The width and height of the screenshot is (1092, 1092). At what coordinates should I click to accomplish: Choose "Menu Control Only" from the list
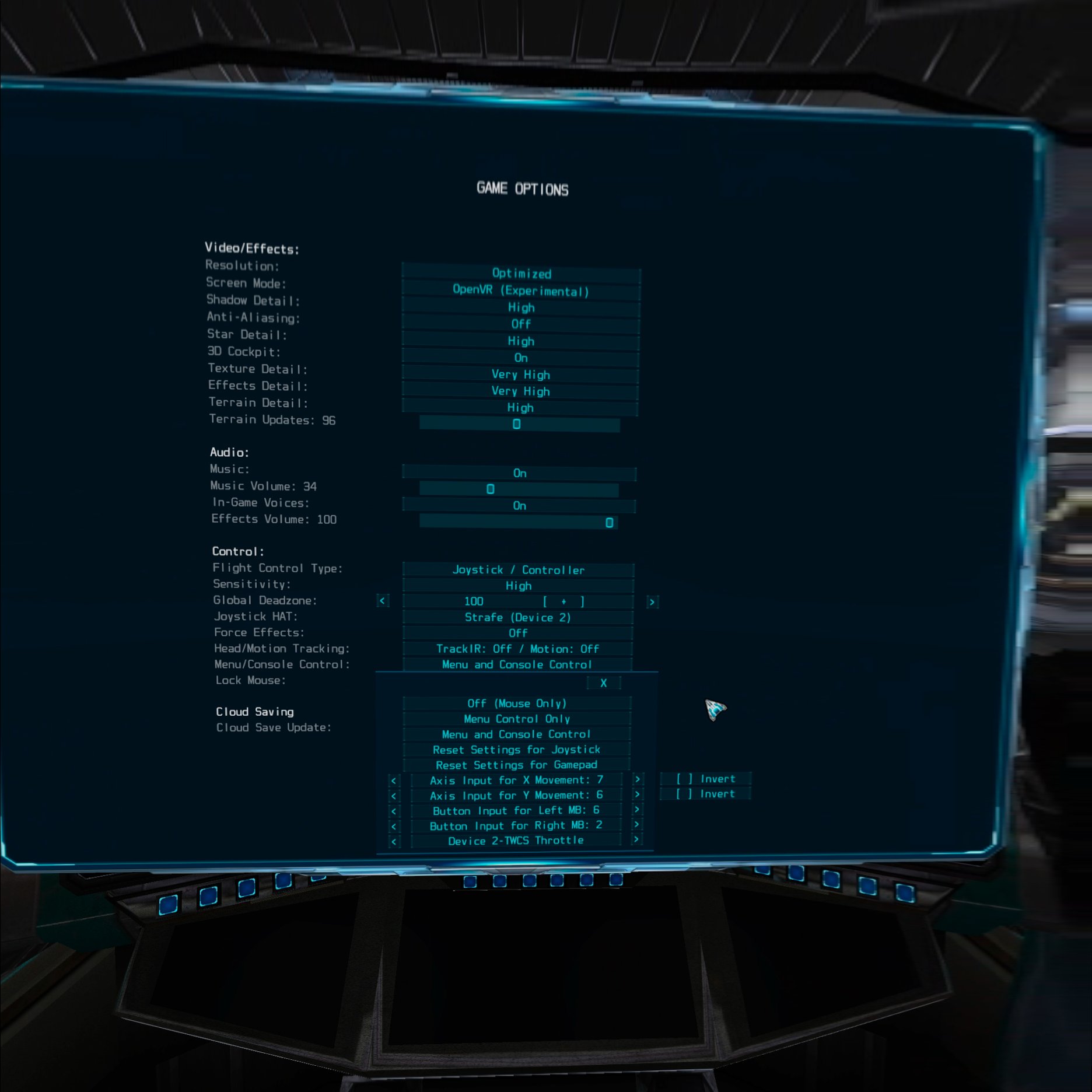518,719
